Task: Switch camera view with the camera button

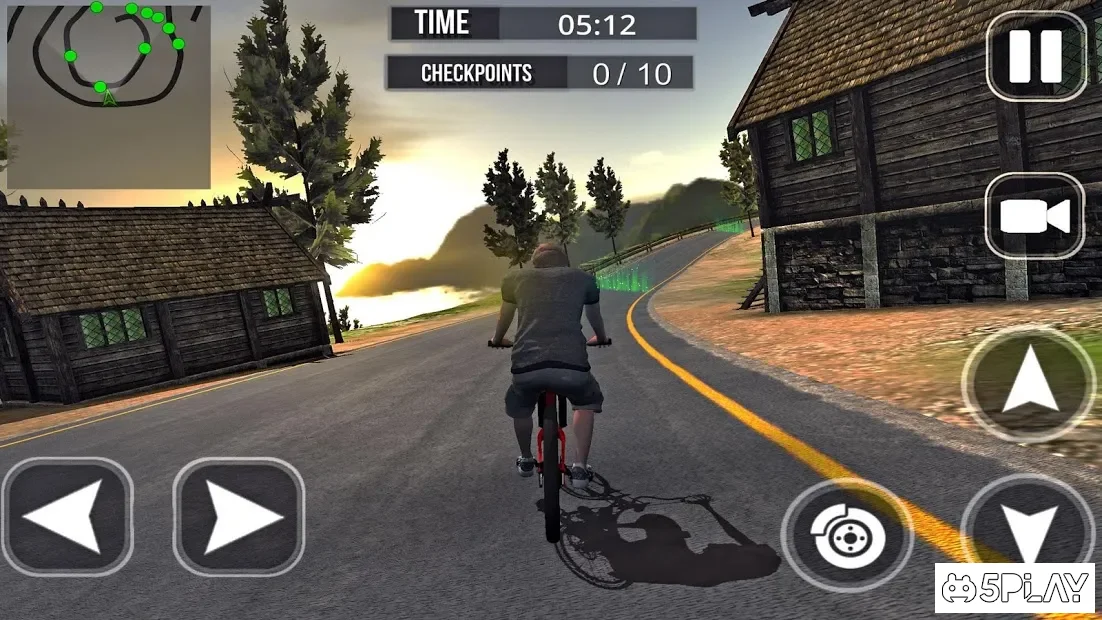Action: (x=1035, y=217)
